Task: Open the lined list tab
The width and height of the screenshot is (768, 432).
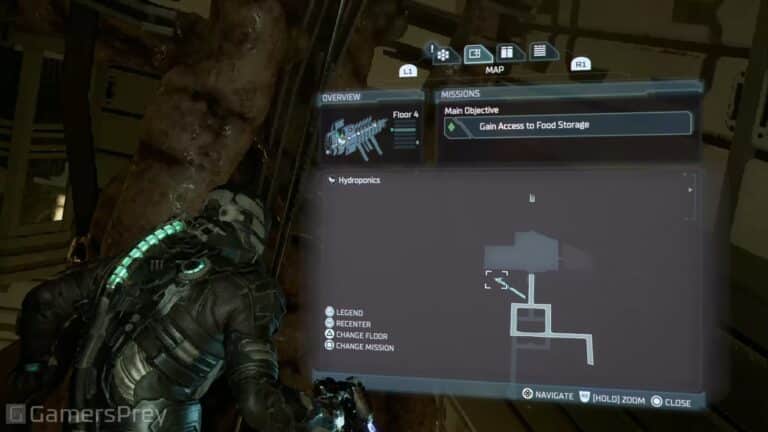Action: pos(538,51)
